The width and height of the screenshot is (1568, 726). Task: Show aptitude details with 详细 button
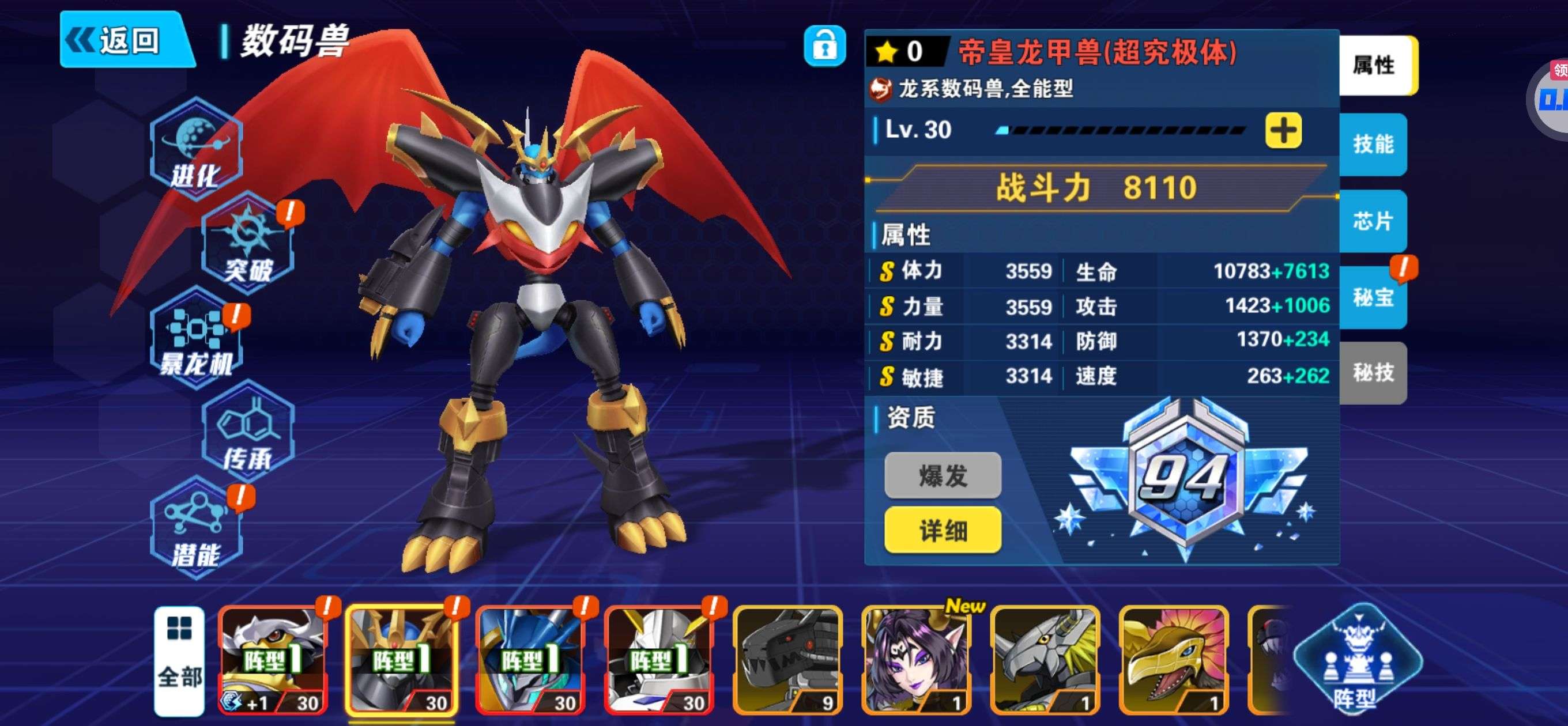(943, 531)
